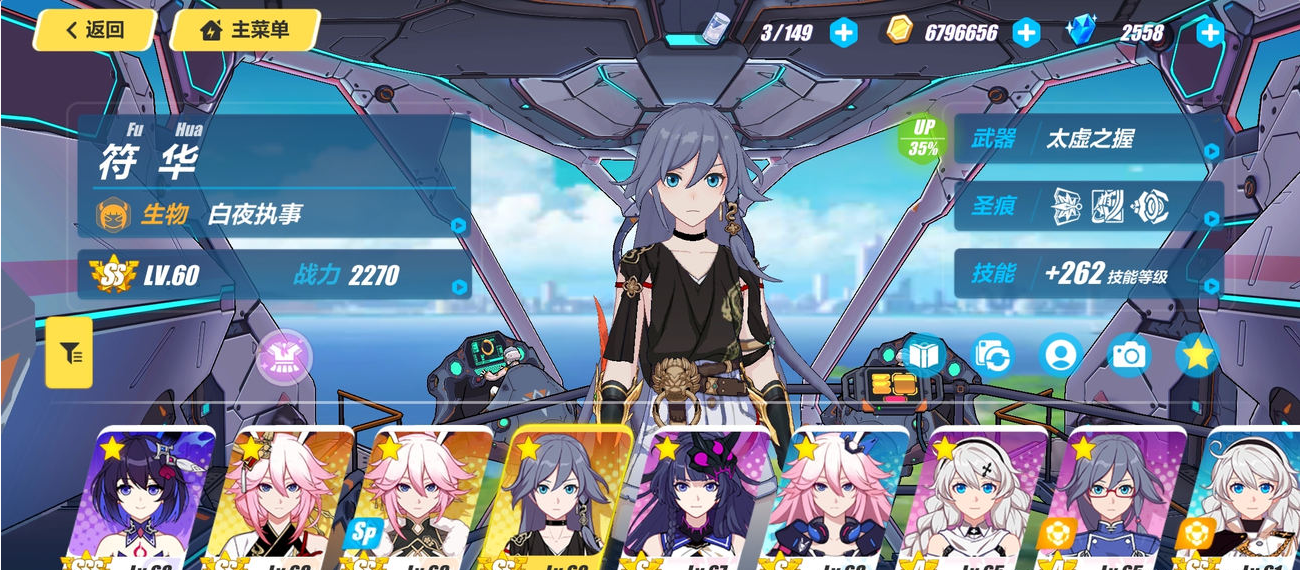1300x570 pixels.
Task: Open the purple outfit wardrobe icon
Action: click(x=285, y=357)
